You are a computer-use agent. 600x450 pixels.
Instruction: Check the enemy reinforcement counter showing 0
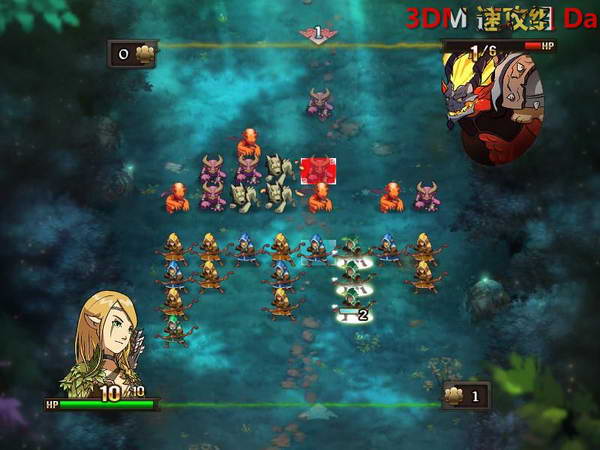(x=132, y=54)
